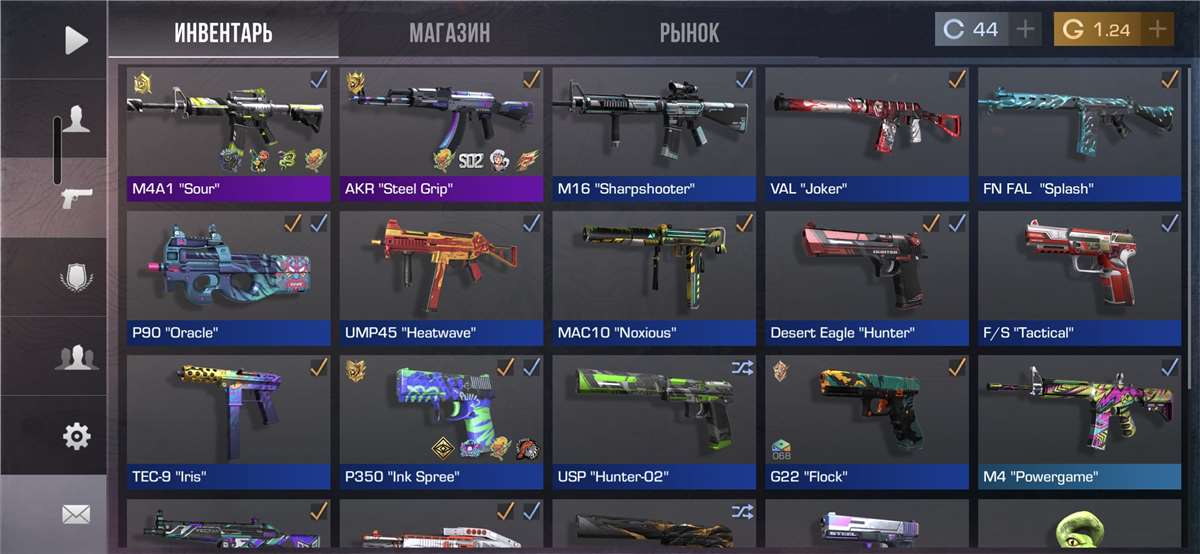Select the Инвентарь tab
The height and width of the screenshot is (554, 1200).
tap(223, 33)
